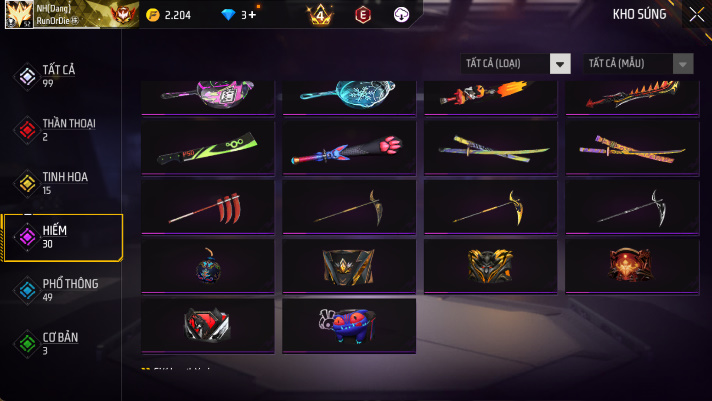Viewport: 712px width, 401px height.
Task: Pick the round bomb grenade skin
Action: coord(207,266)
